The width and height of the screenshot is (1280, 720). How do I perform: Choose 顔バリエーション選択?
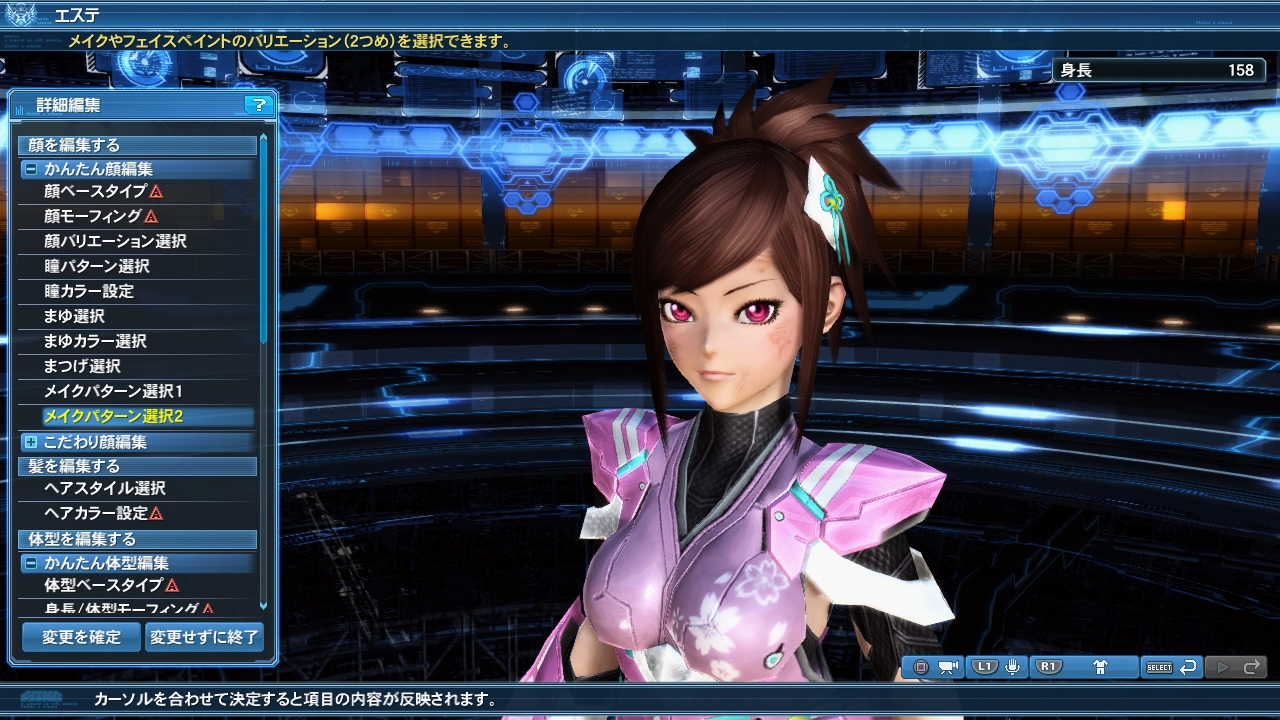coord(115,241)
